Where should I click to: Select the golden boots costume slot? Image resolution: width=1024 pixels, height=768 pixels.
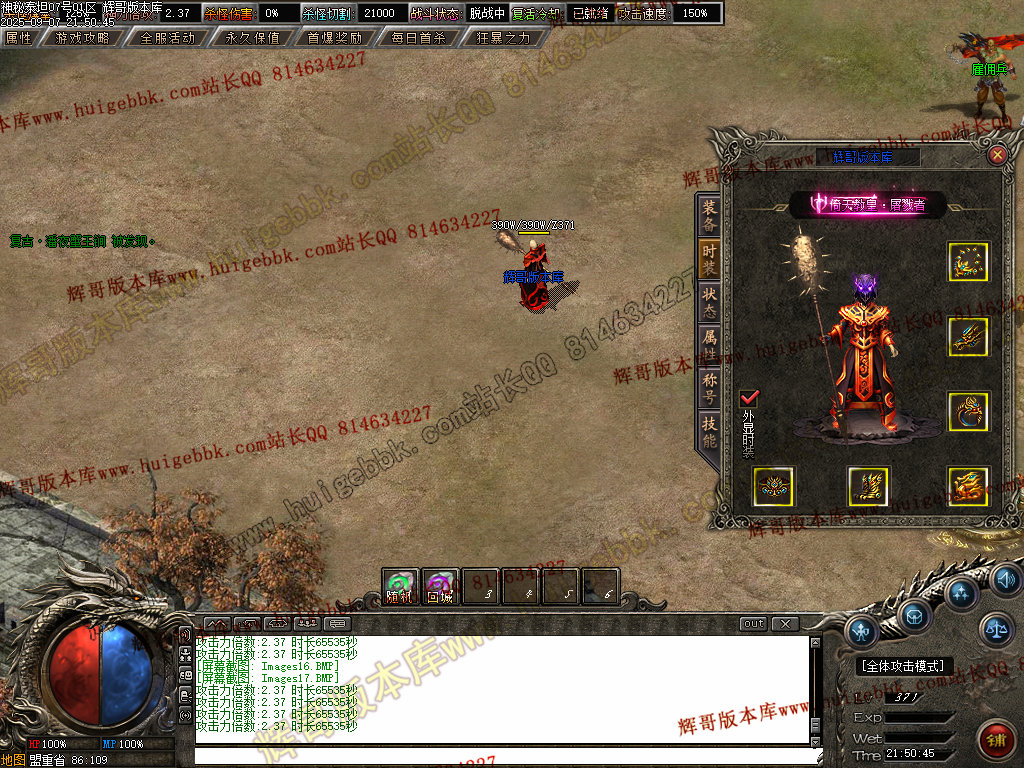tap(868, 486)
